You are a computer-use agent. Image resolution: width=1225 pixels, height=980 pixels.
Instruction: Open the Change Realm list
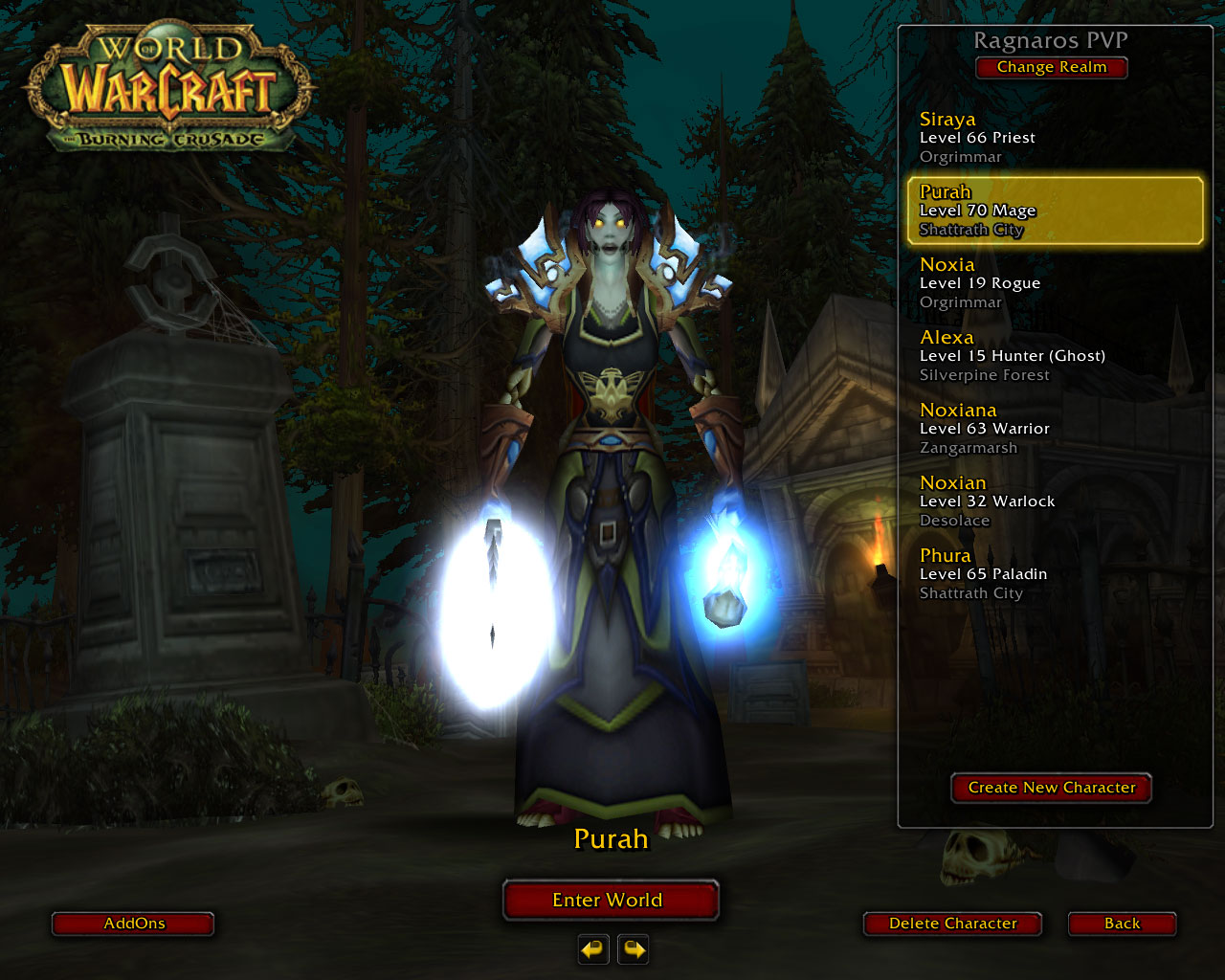click(x=1051, y=67)
